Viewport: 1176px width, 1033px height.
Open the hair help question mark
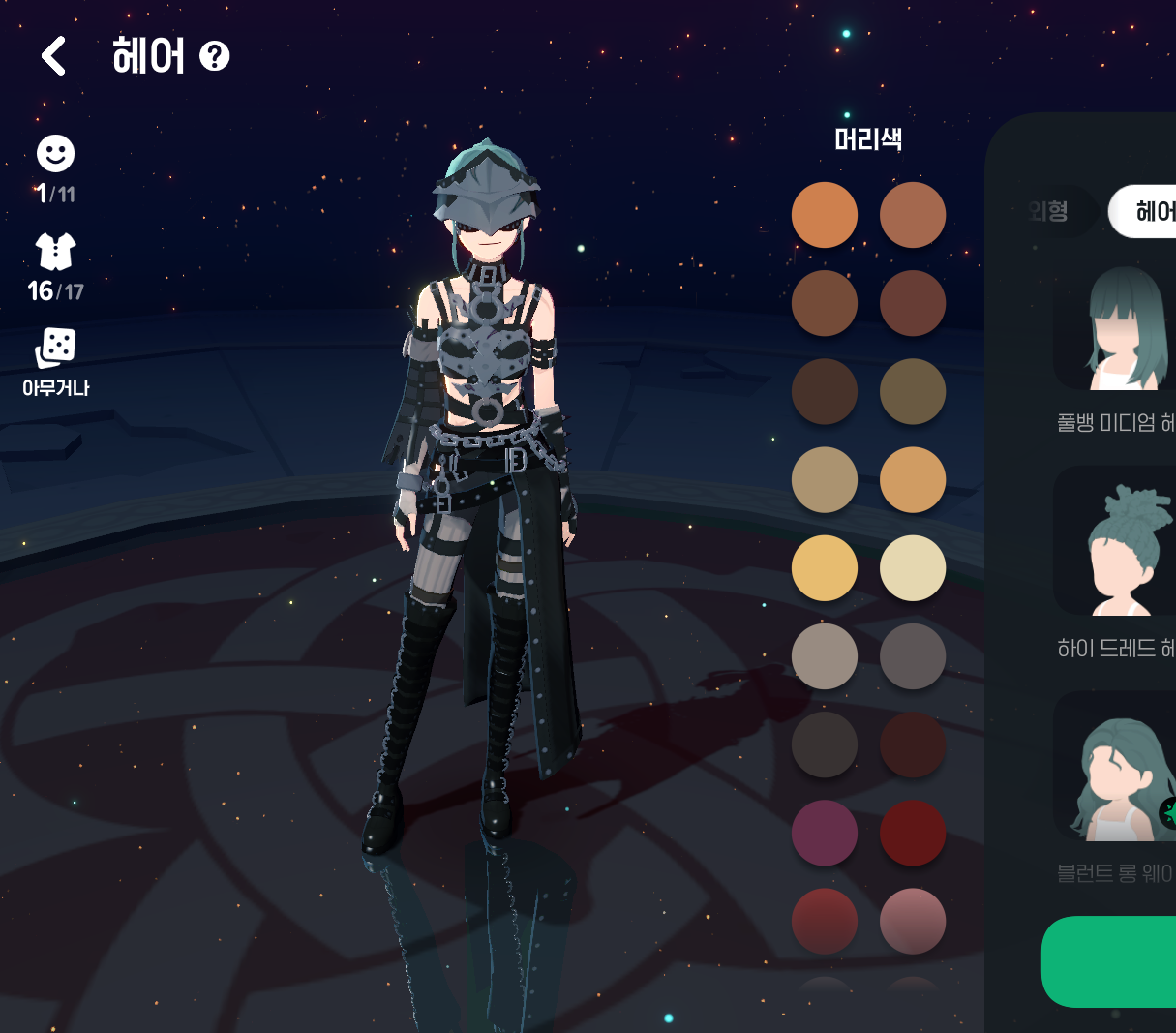pyautogui.click(x=214, y=56)
